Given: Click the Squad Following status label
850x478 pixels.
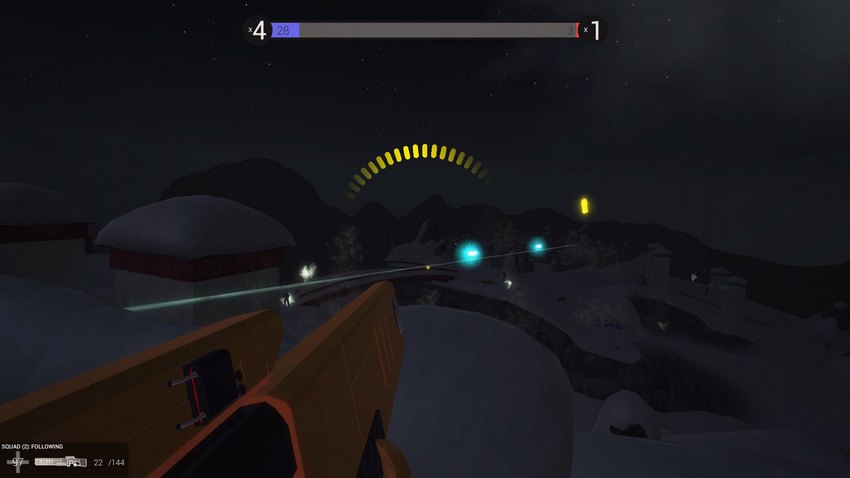Looking at the screenshot, I should (32, 447).
